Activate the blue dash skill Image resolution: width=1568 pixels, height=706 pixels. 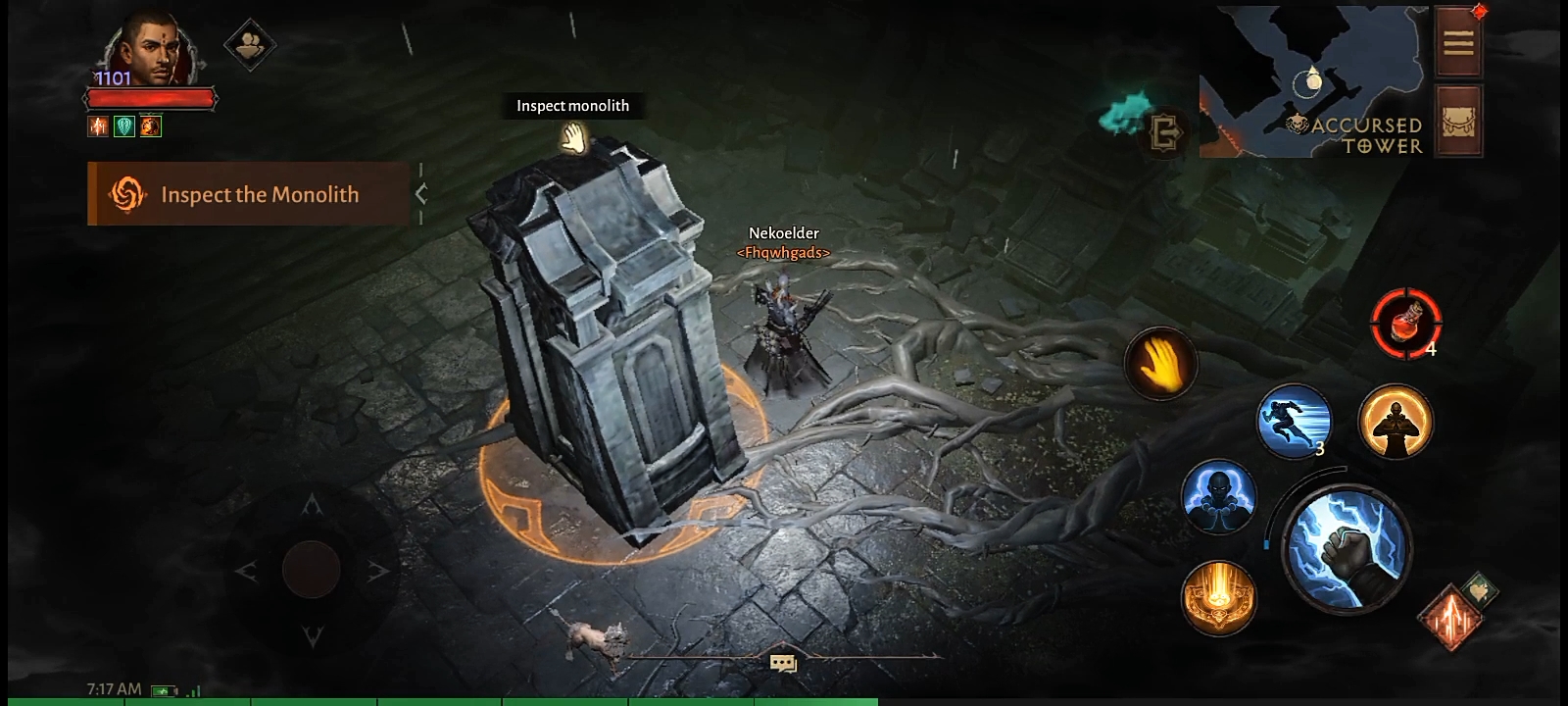(1294, 421)
